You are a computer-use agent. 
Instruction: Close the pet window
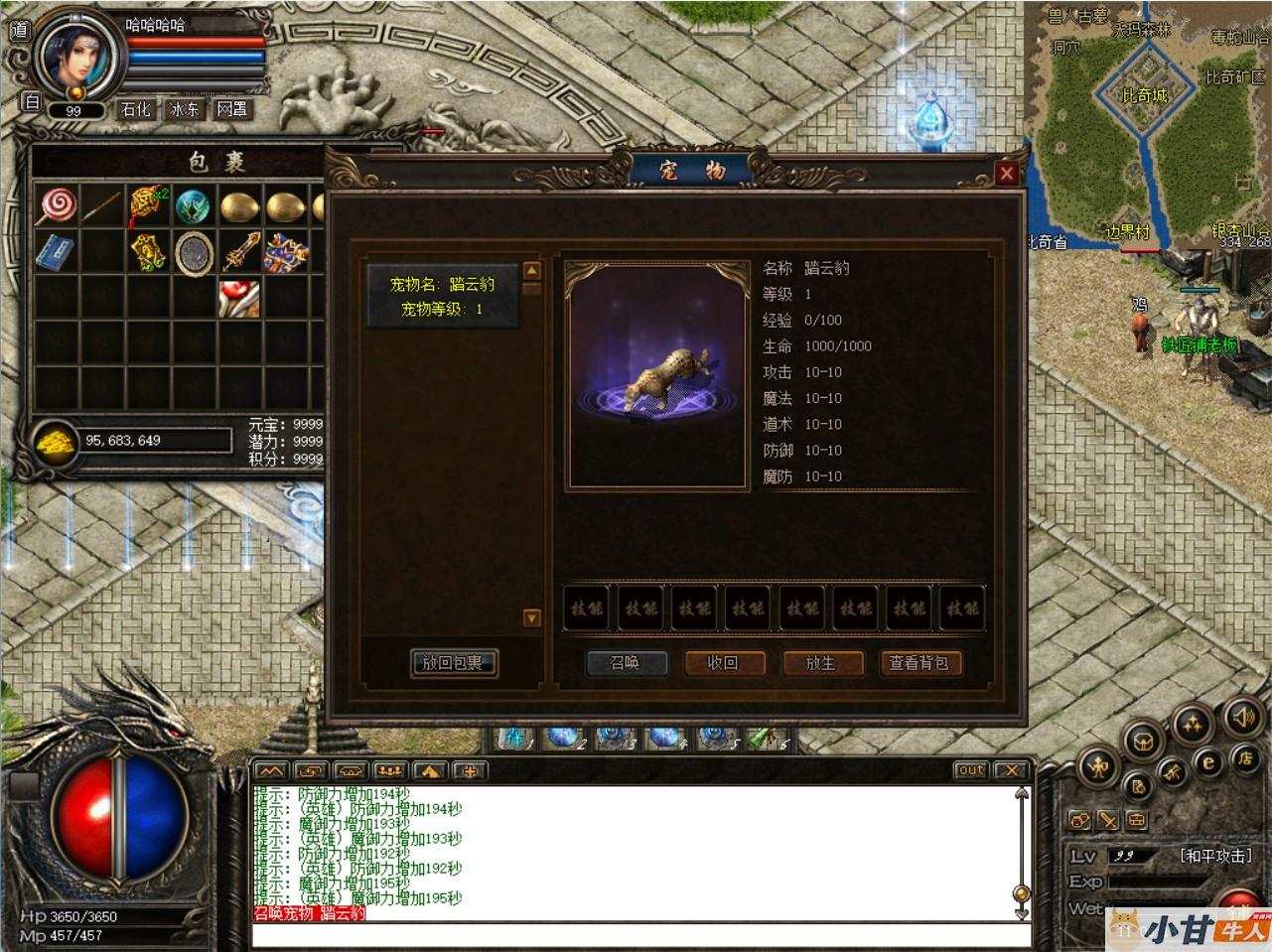pyautogui.click(x=1007, y=175)
